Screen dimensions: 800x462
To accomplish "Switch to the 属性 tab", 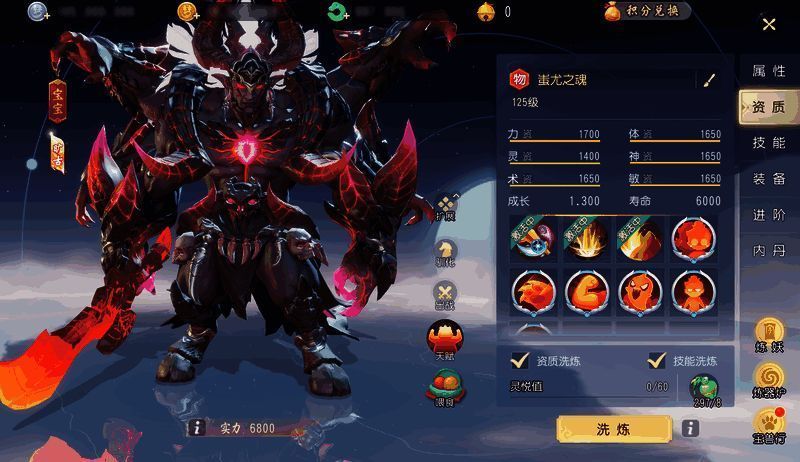I will click(x=768, y=72).
